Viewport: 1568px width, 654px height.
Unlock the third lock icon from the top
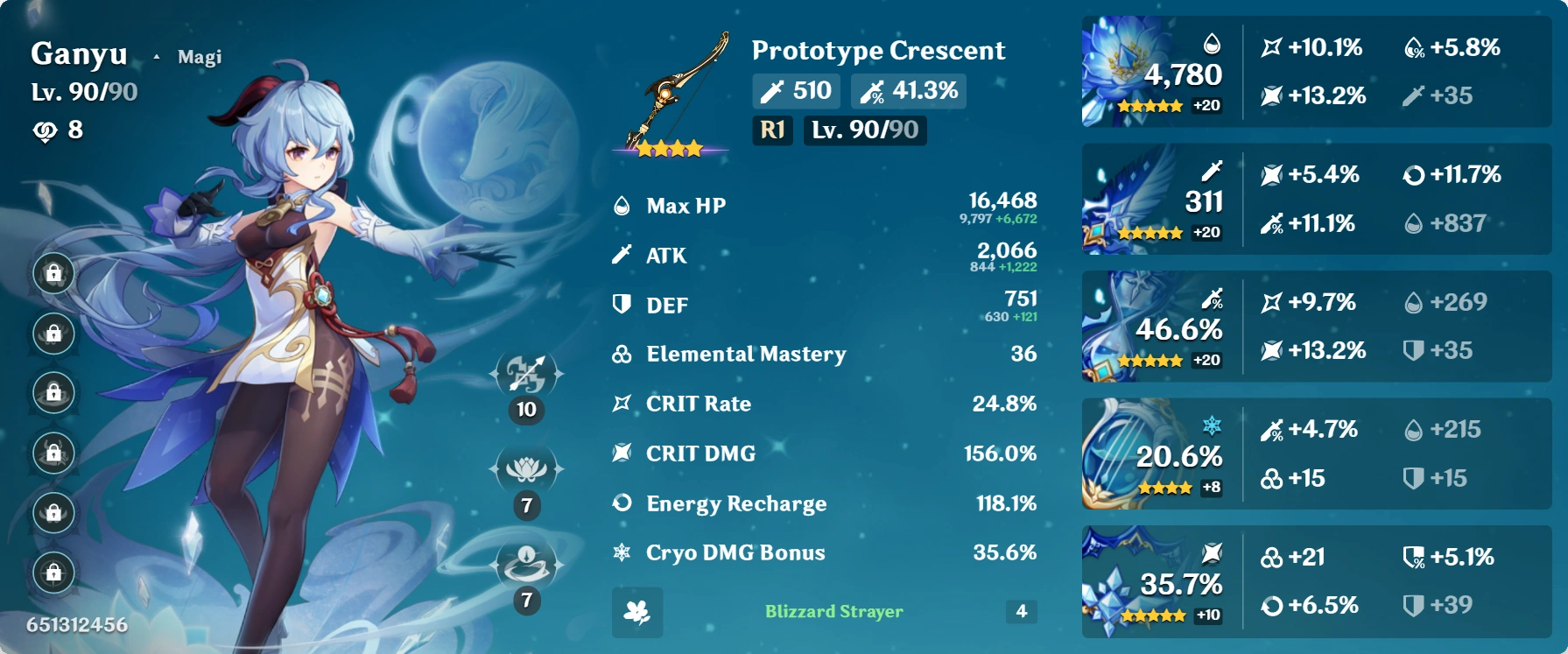(54, 392)
